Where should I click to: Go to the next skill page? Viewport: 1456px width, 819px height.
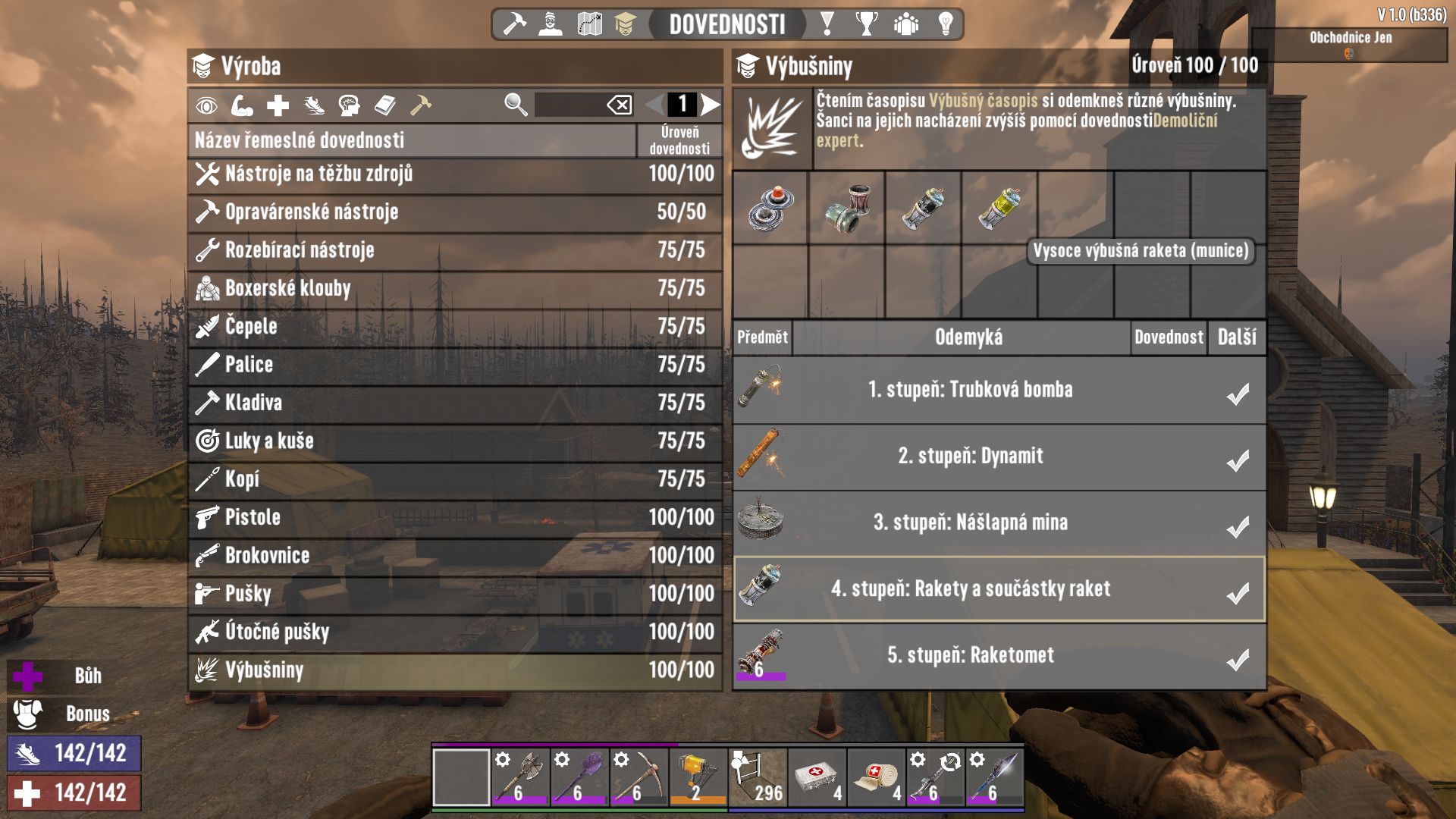(x=711, y=105)
